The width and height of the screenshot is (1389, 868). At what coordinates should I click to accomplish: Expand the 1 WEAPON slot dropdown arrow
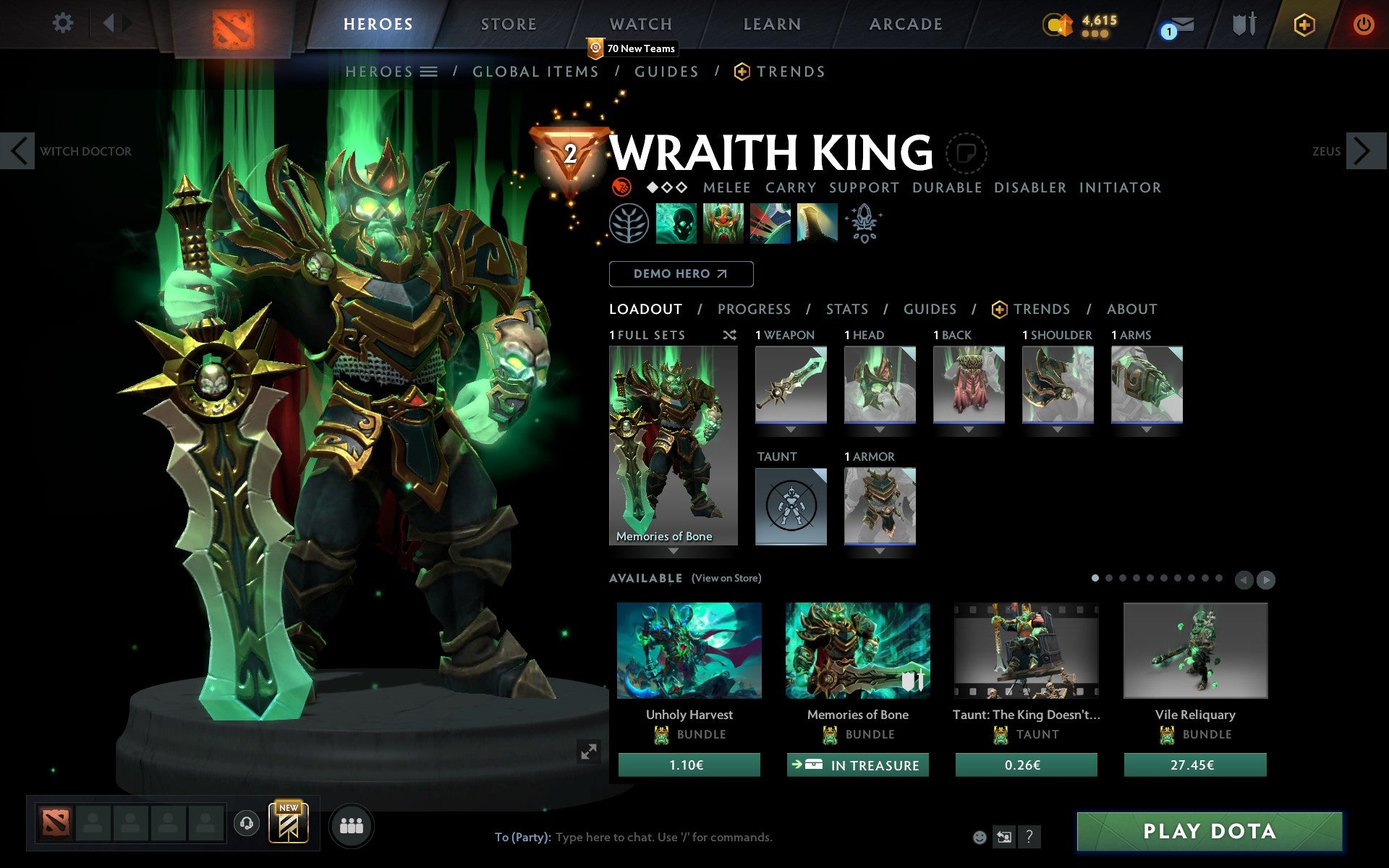pyautogui.click(x=791, y=428)
